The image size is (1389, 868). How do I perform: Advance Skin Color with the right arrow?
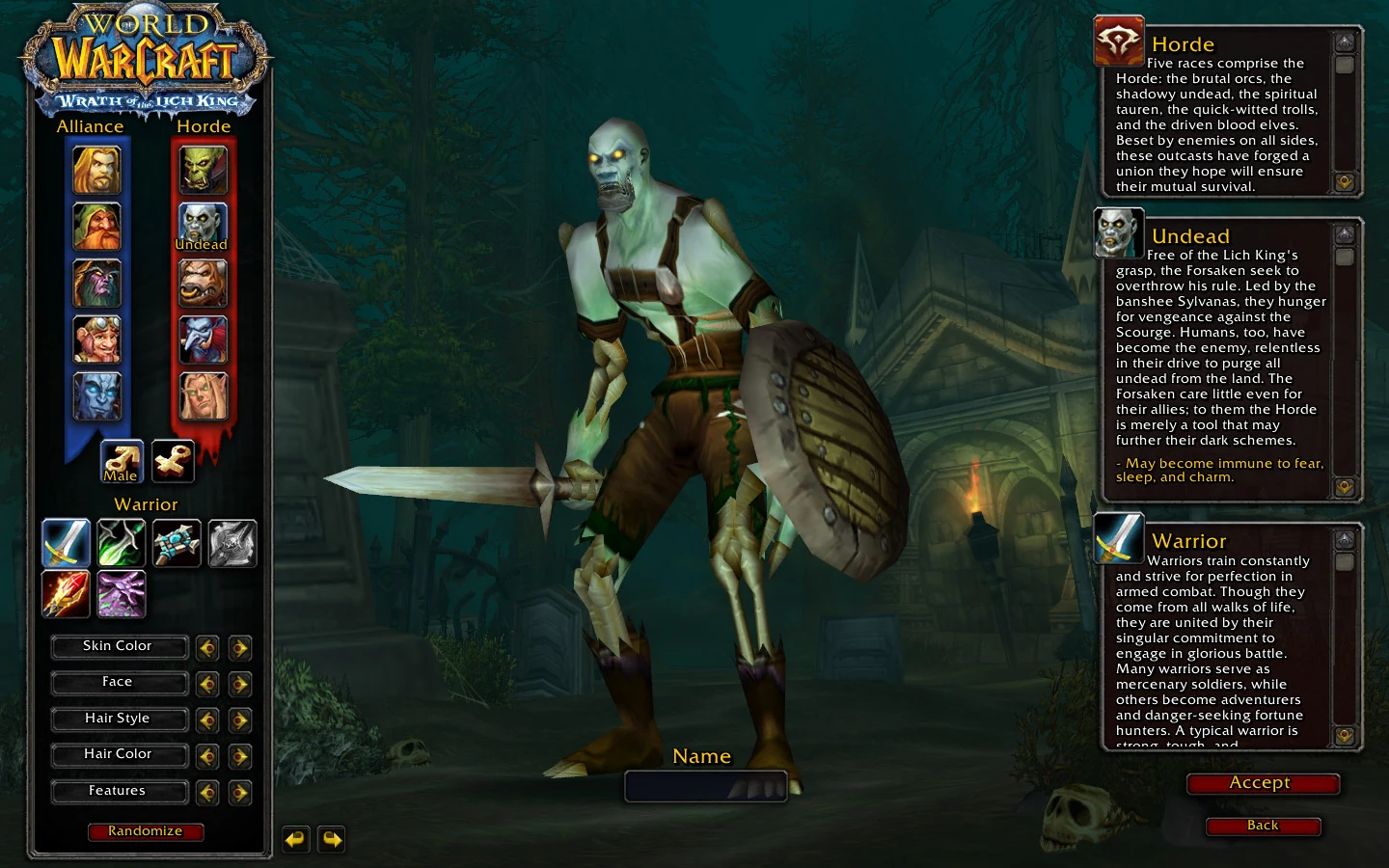[x=239, y=648]
